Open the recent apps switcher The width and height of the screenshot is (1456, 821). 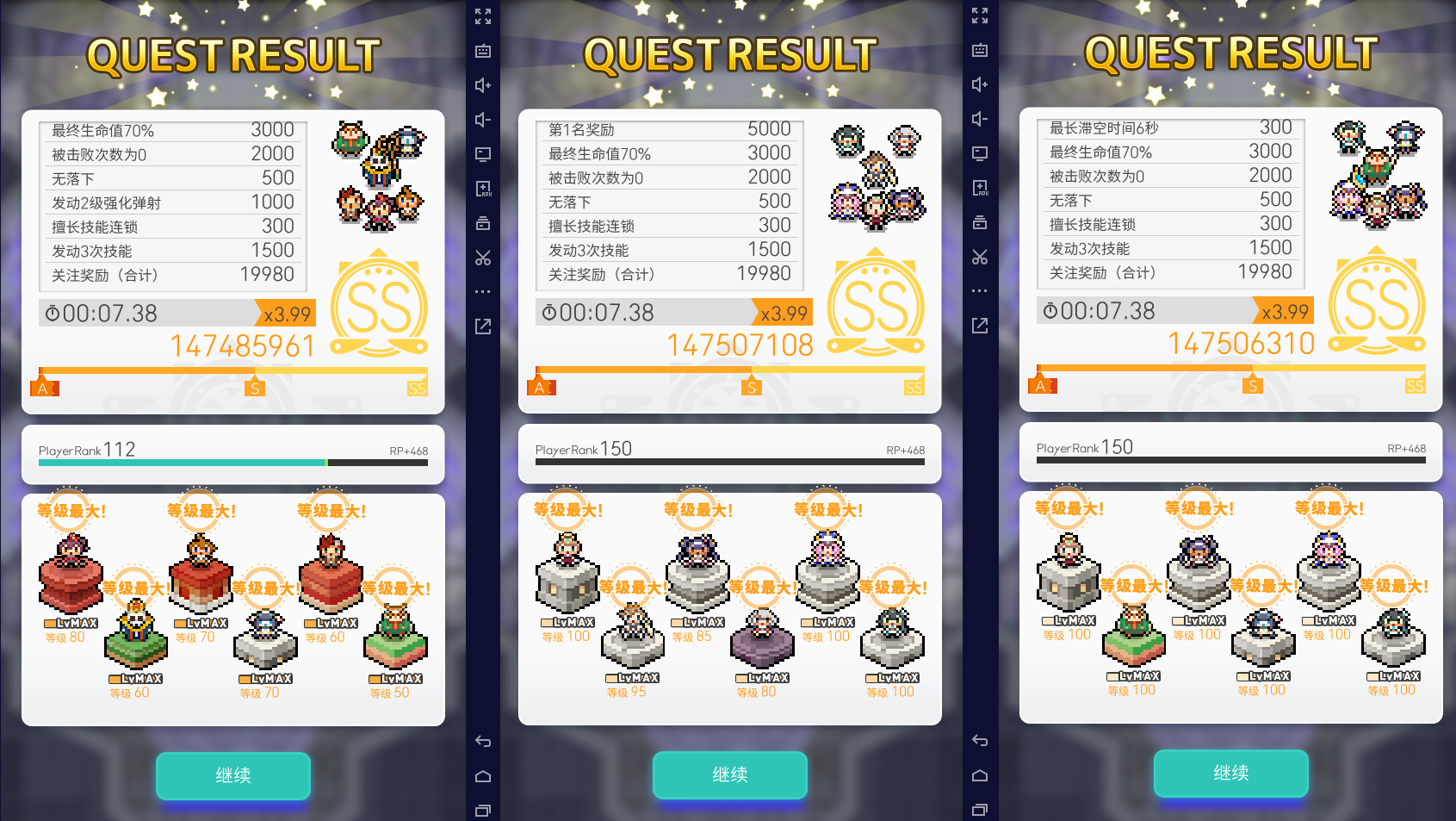482,810
